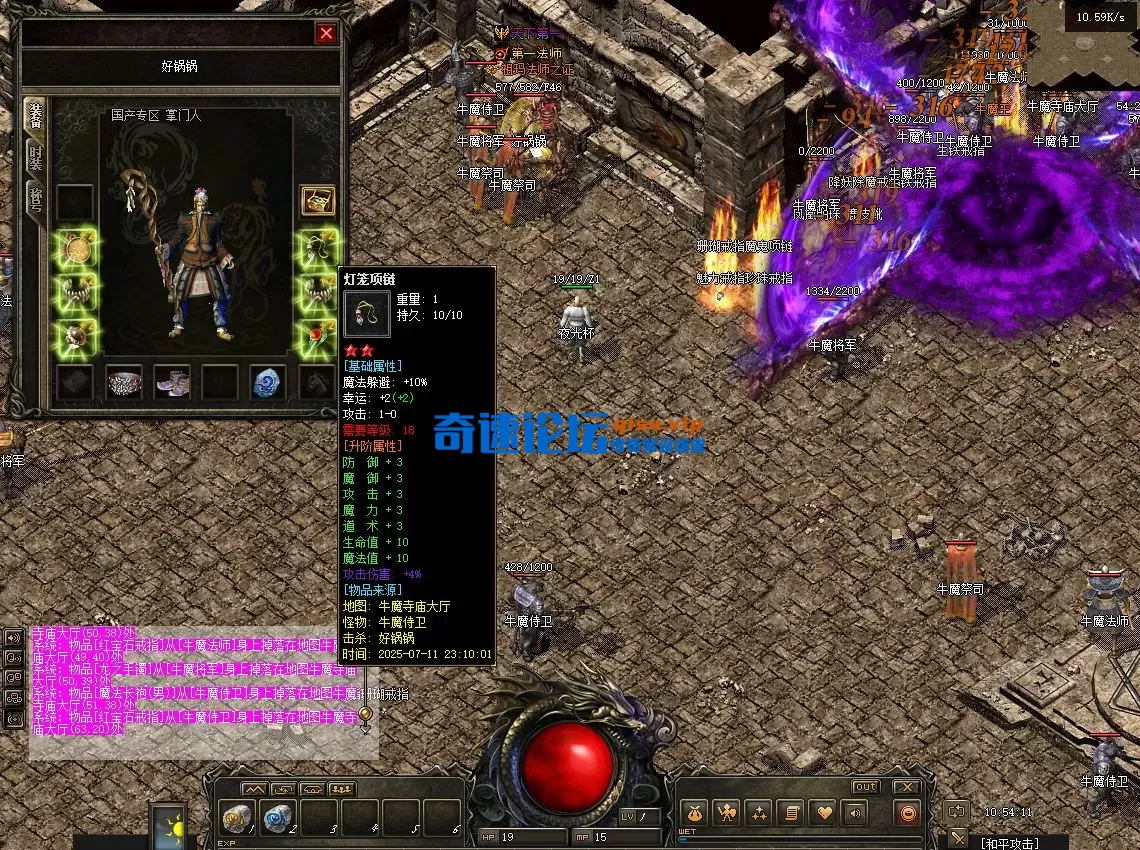Use the blue scroll in hotbar slot 2
The image size is (1140, 850).
click(277, 818)
